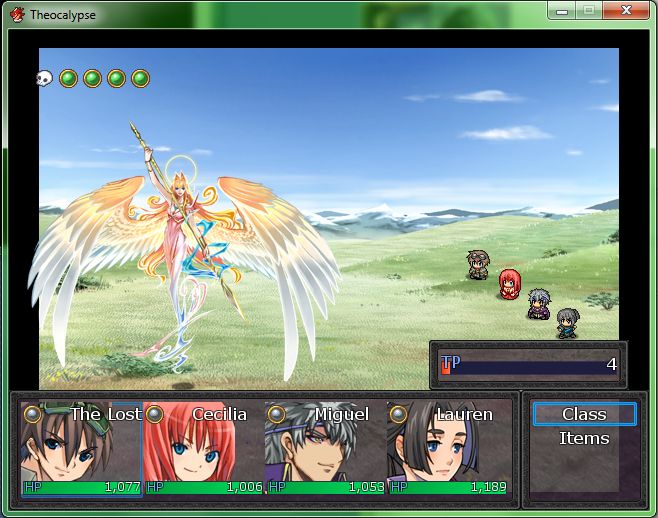658x518 pixels.
Task: Click the white skull icon
Action: point(44,78)
